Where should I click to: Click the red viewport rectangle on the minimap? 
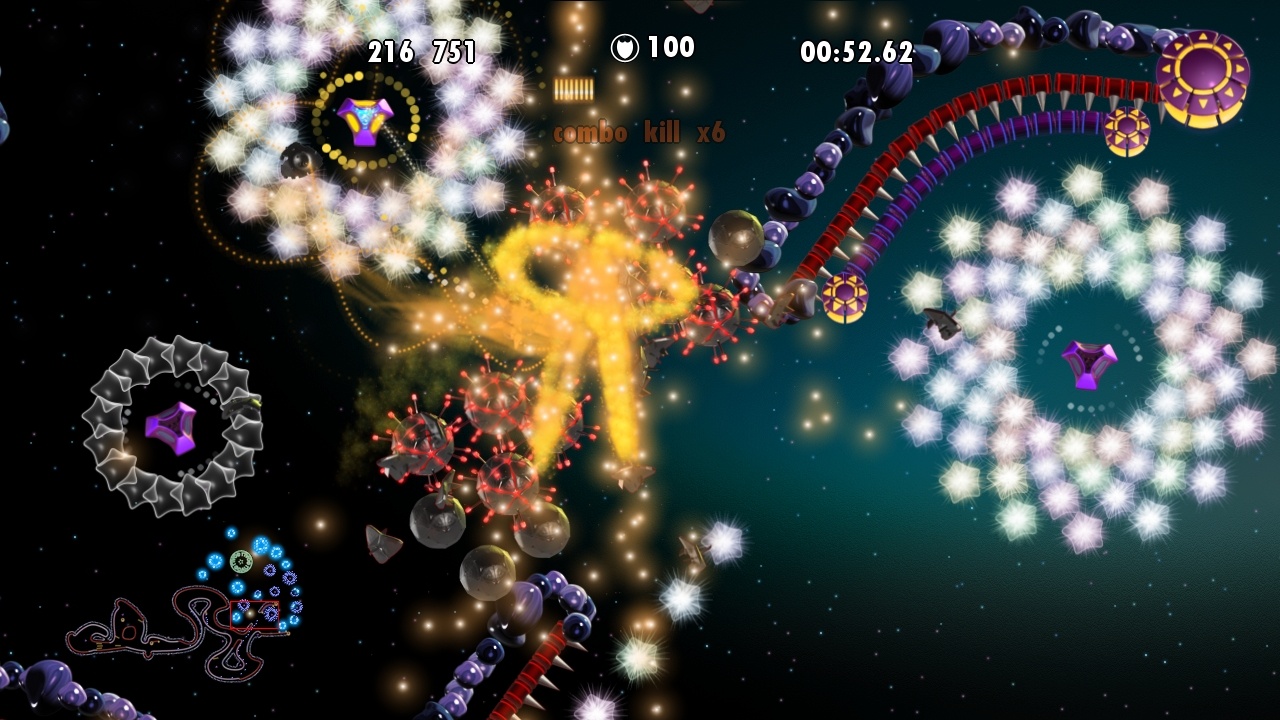(254, 615)
